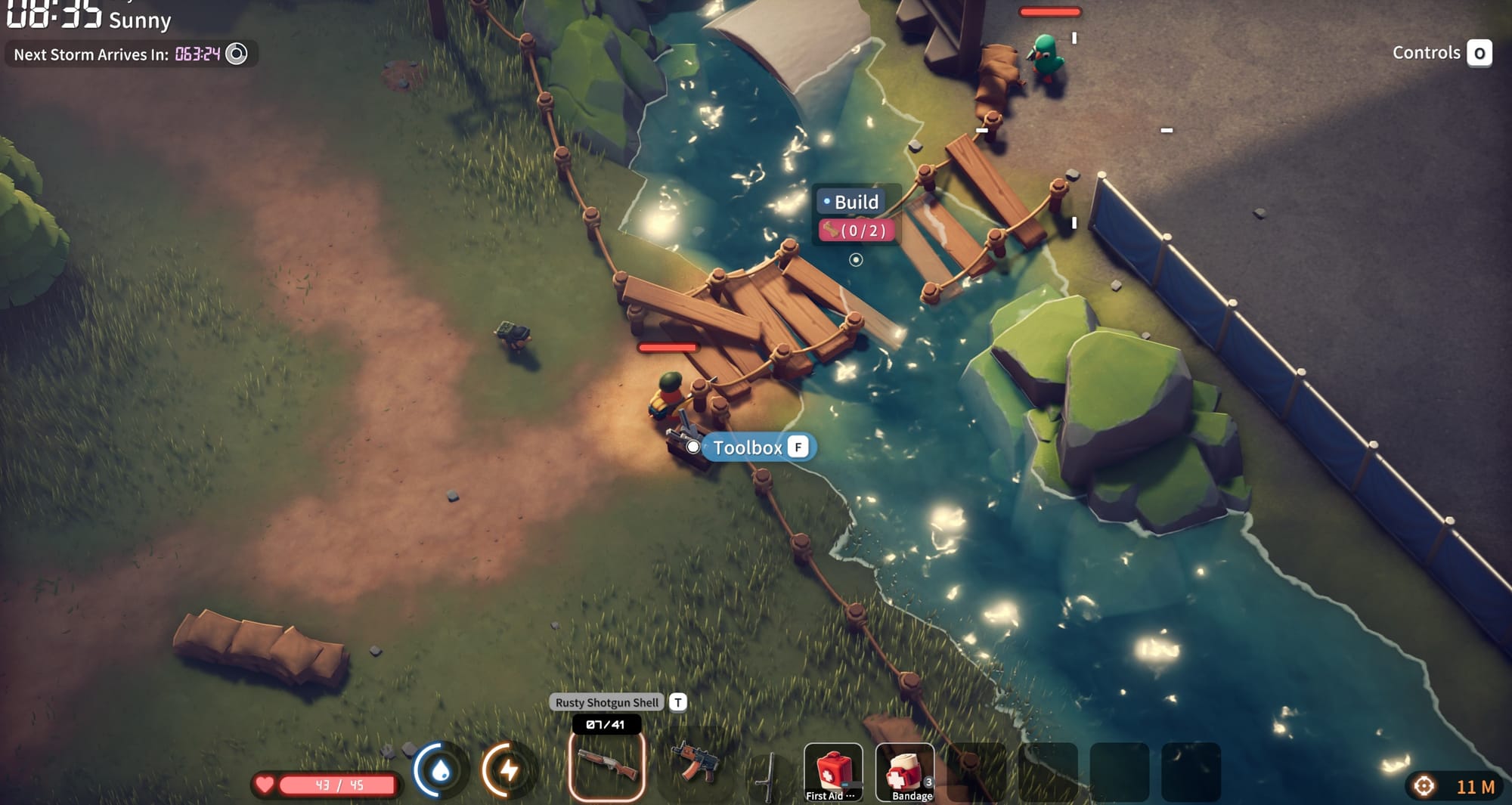Open the Controls panel via the O button
This screenshot has height=805, width=1512.
pos(1480,53)
